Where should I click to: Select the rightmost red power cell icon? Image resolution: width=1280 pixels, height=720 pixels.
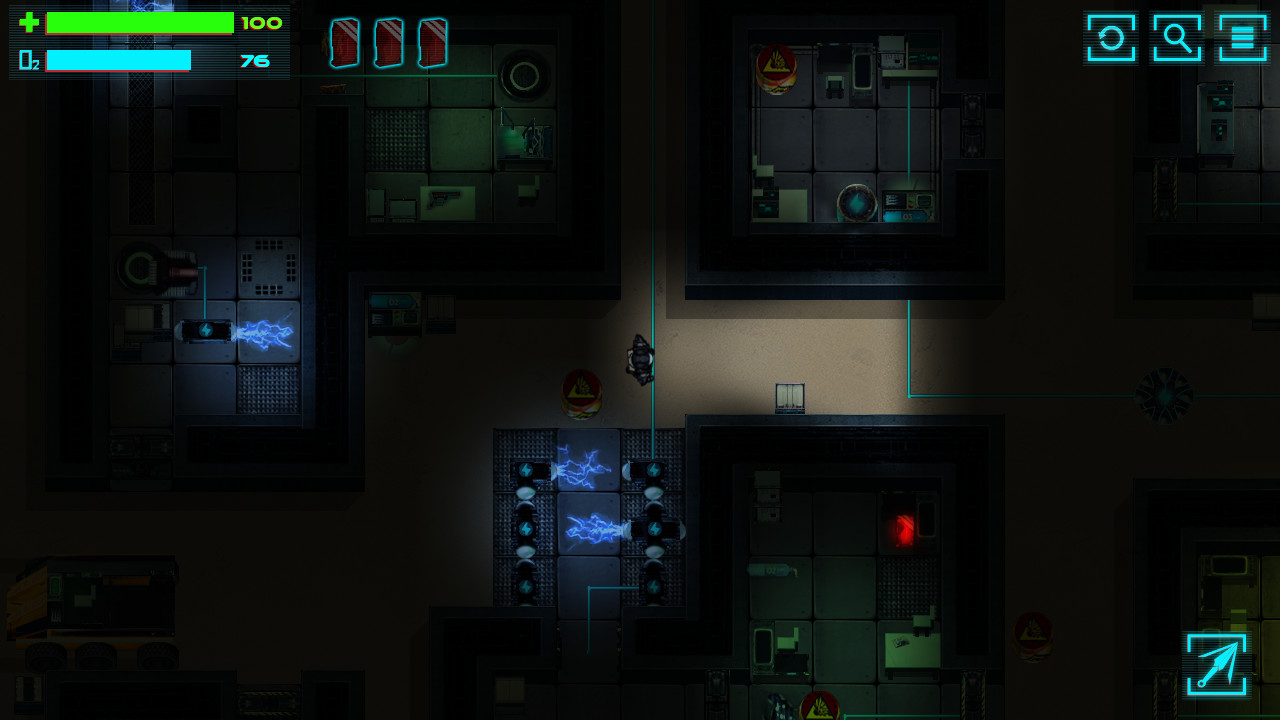coord(434,41)
